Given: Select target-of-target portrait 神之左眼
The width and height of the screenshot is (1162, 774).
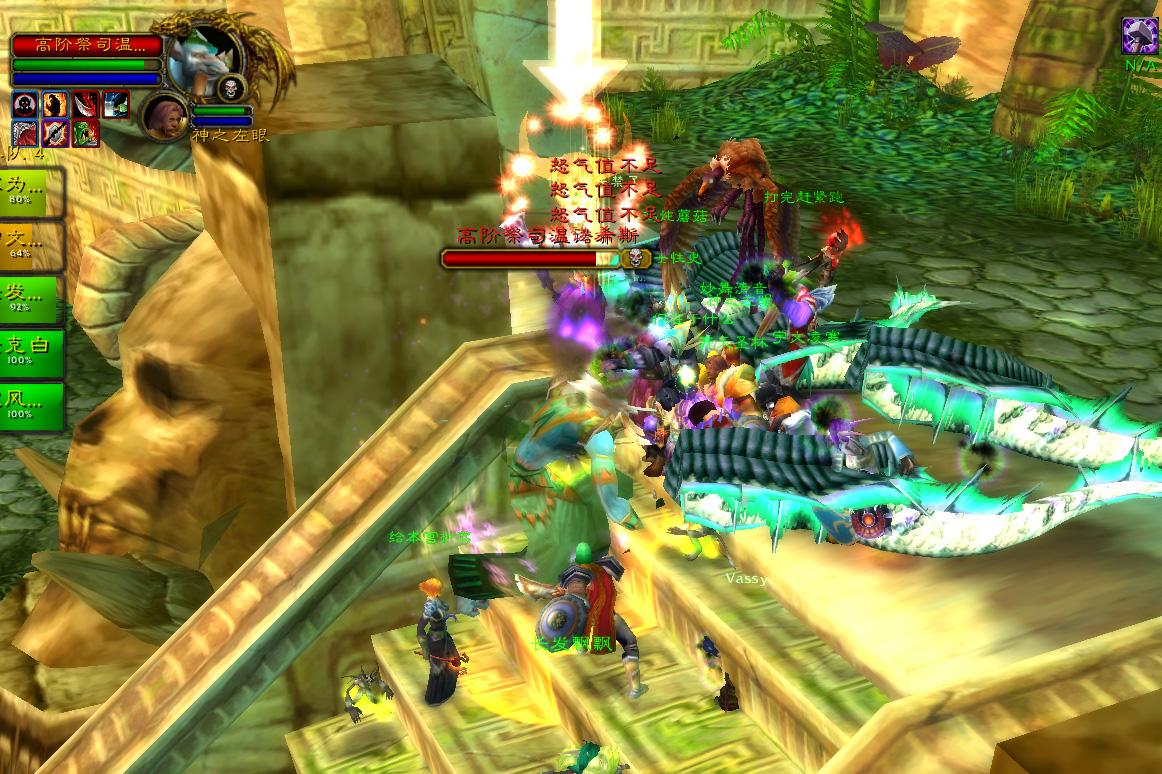Looking at the screenshot, I should pyautogui.click(x=165, y=115).
